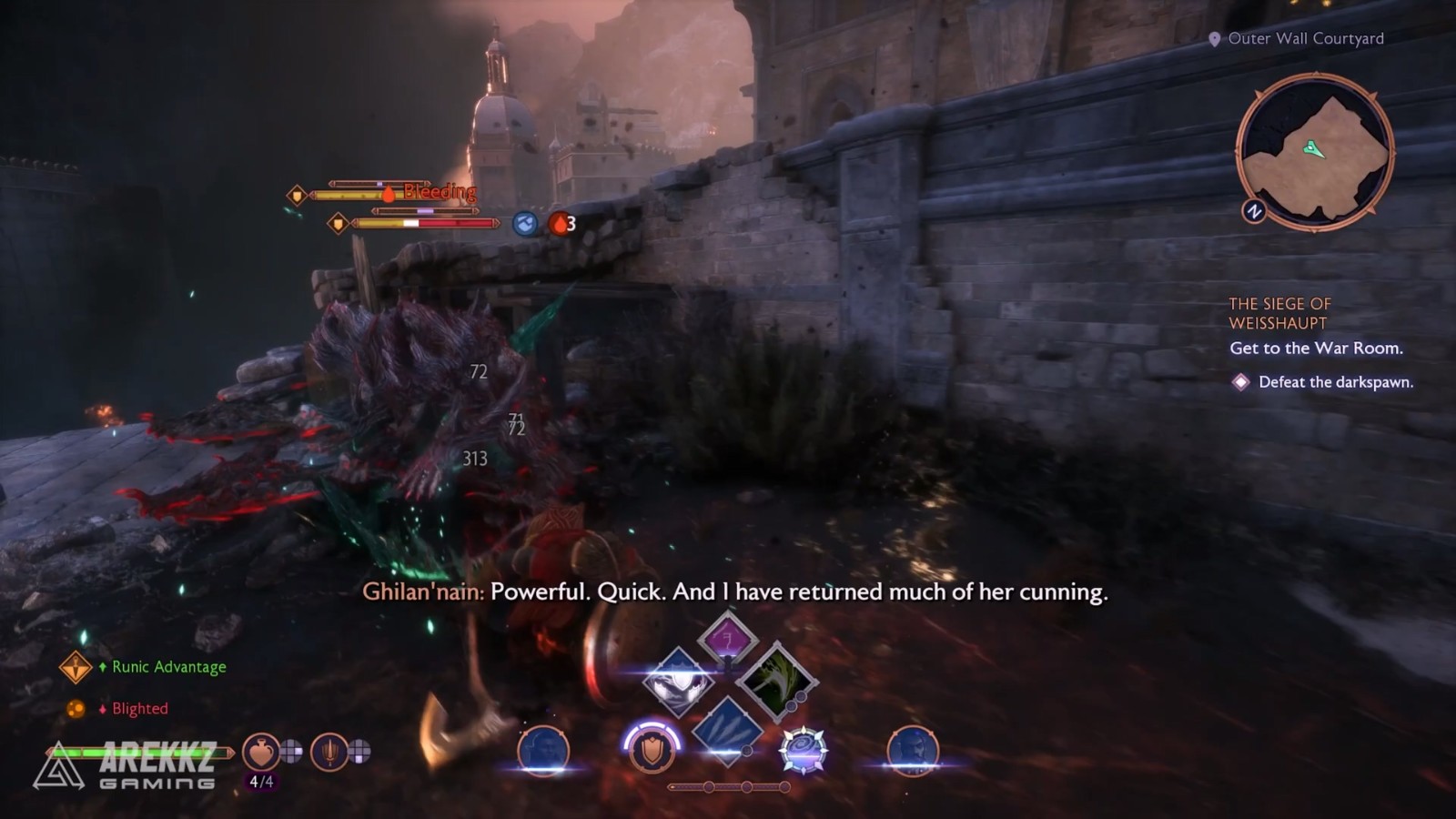Activate the blue claw-strike diamond ability
1456x819 pixels.
coord(726,728)
